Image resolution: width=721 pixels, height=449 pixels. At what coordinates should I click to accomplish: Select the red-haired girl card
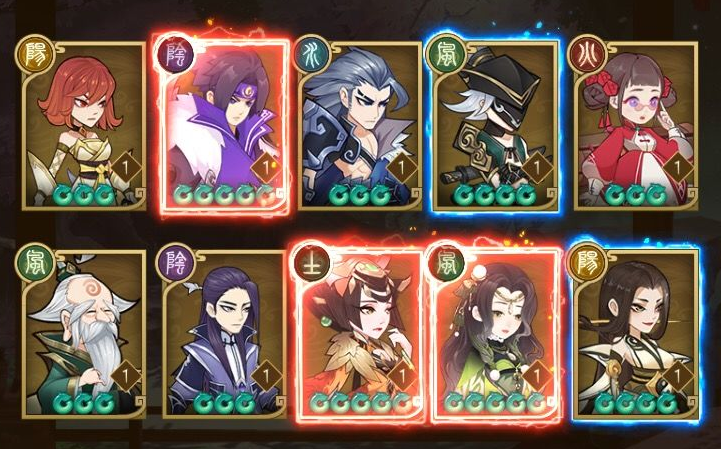tap(82, 125)
